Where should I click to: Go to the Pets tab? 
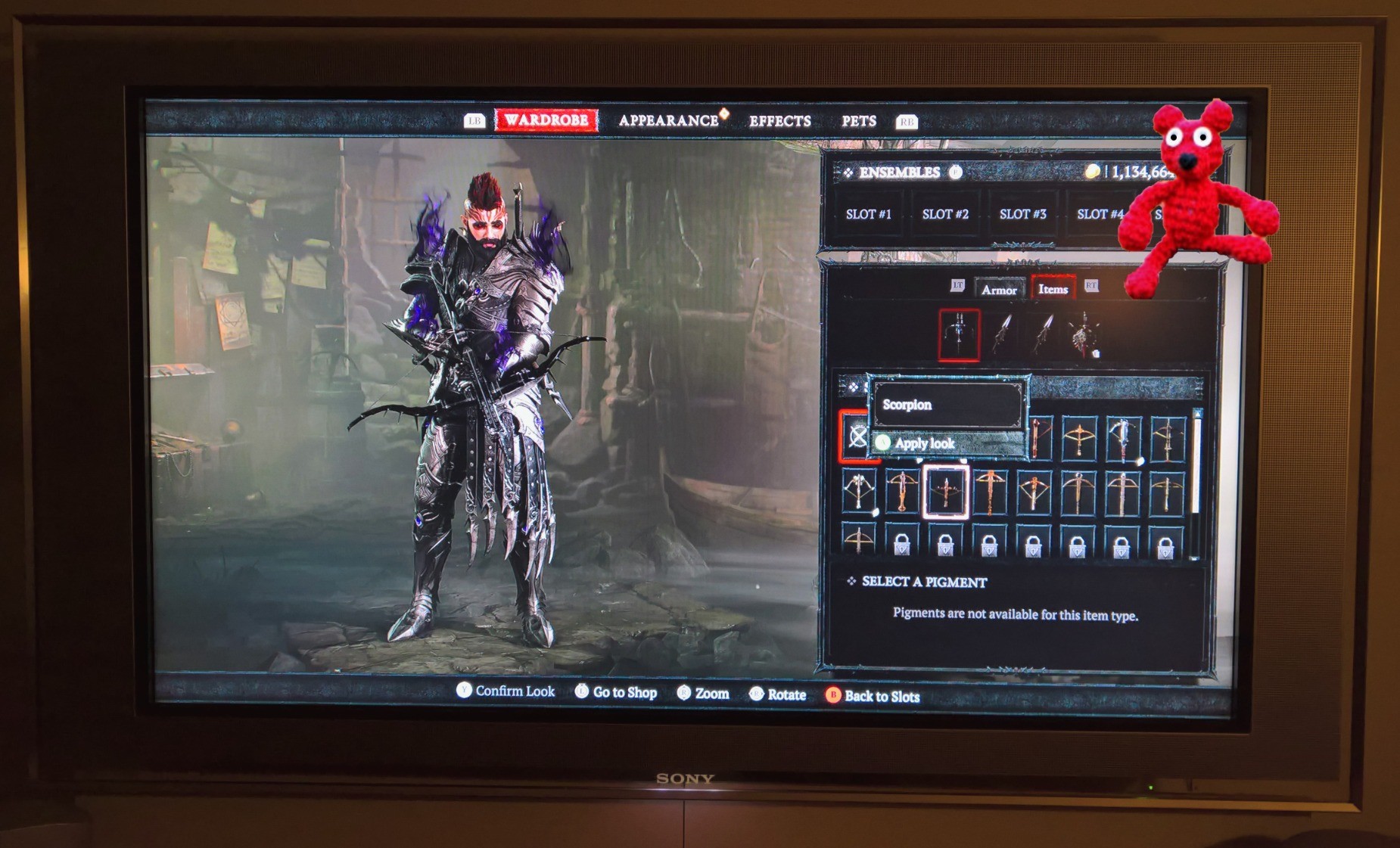pyautogui.click(x=859, y=121)
